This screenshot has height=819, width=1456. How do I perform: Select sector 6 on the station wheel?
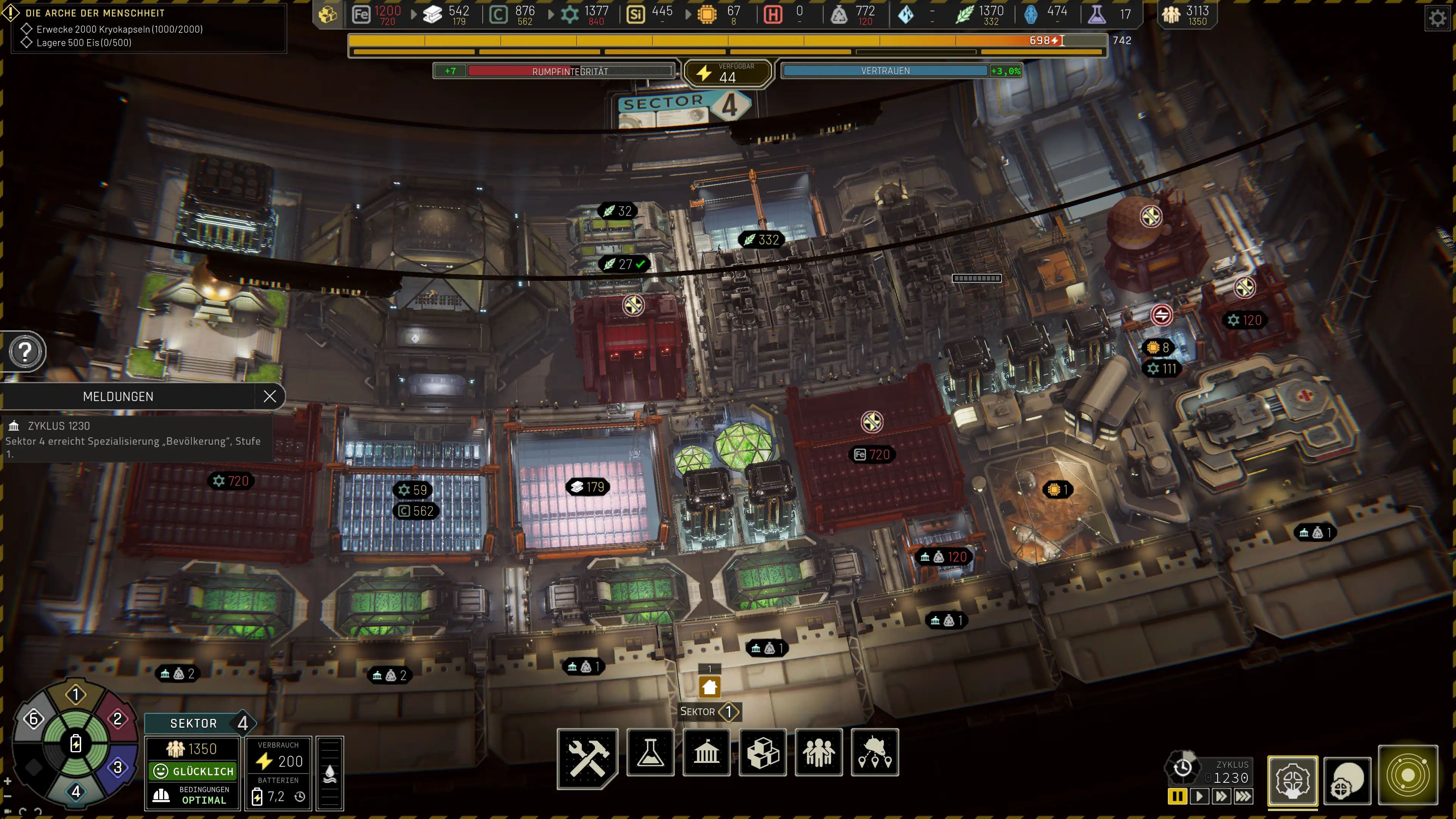tap(33, 719)
